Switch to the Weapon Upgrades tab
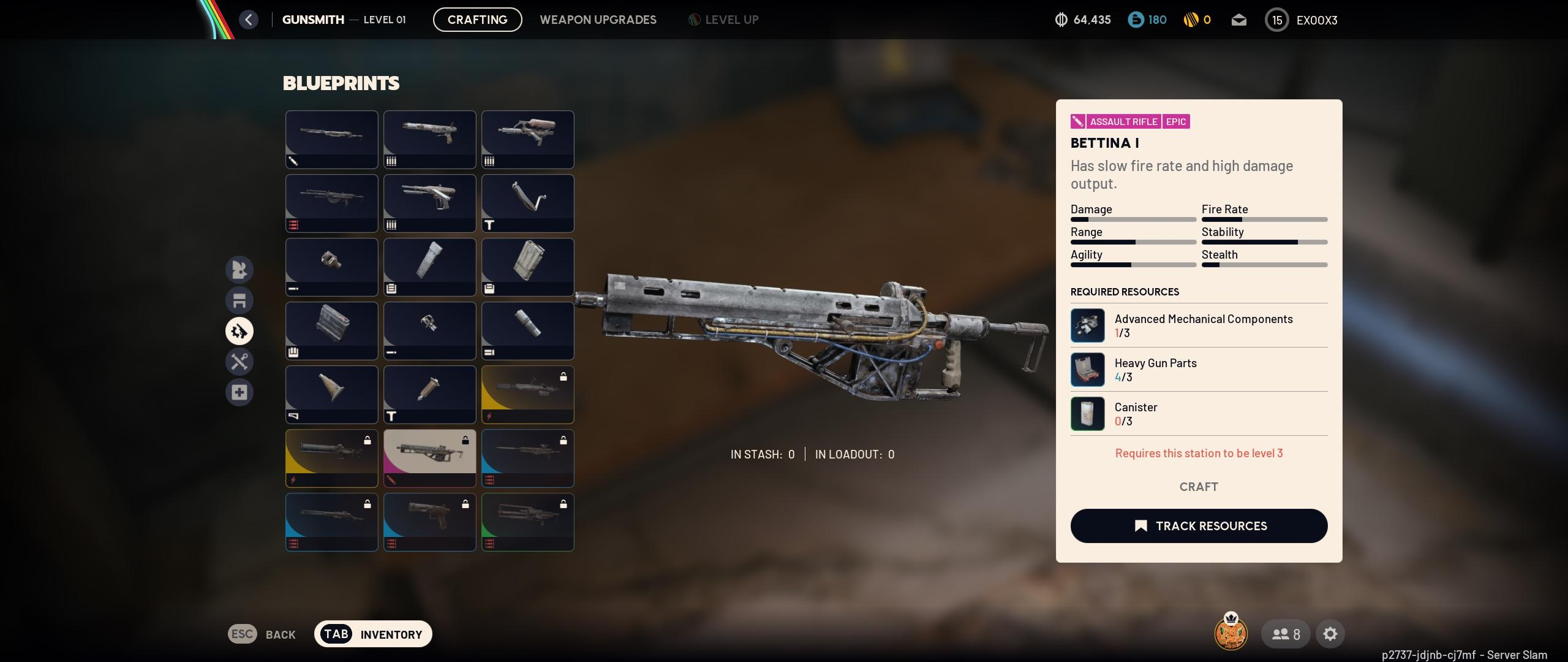Viewport: 1568px width, 662px height. click(x=598, y=20)
